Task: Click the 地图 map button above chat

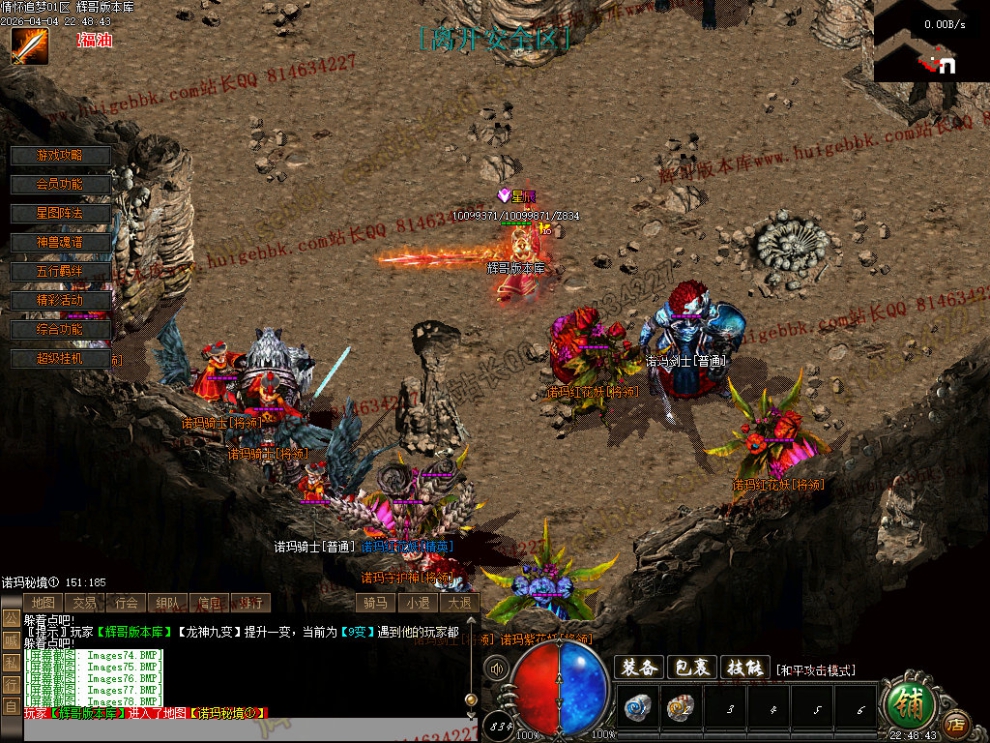Action: [43, 602]
